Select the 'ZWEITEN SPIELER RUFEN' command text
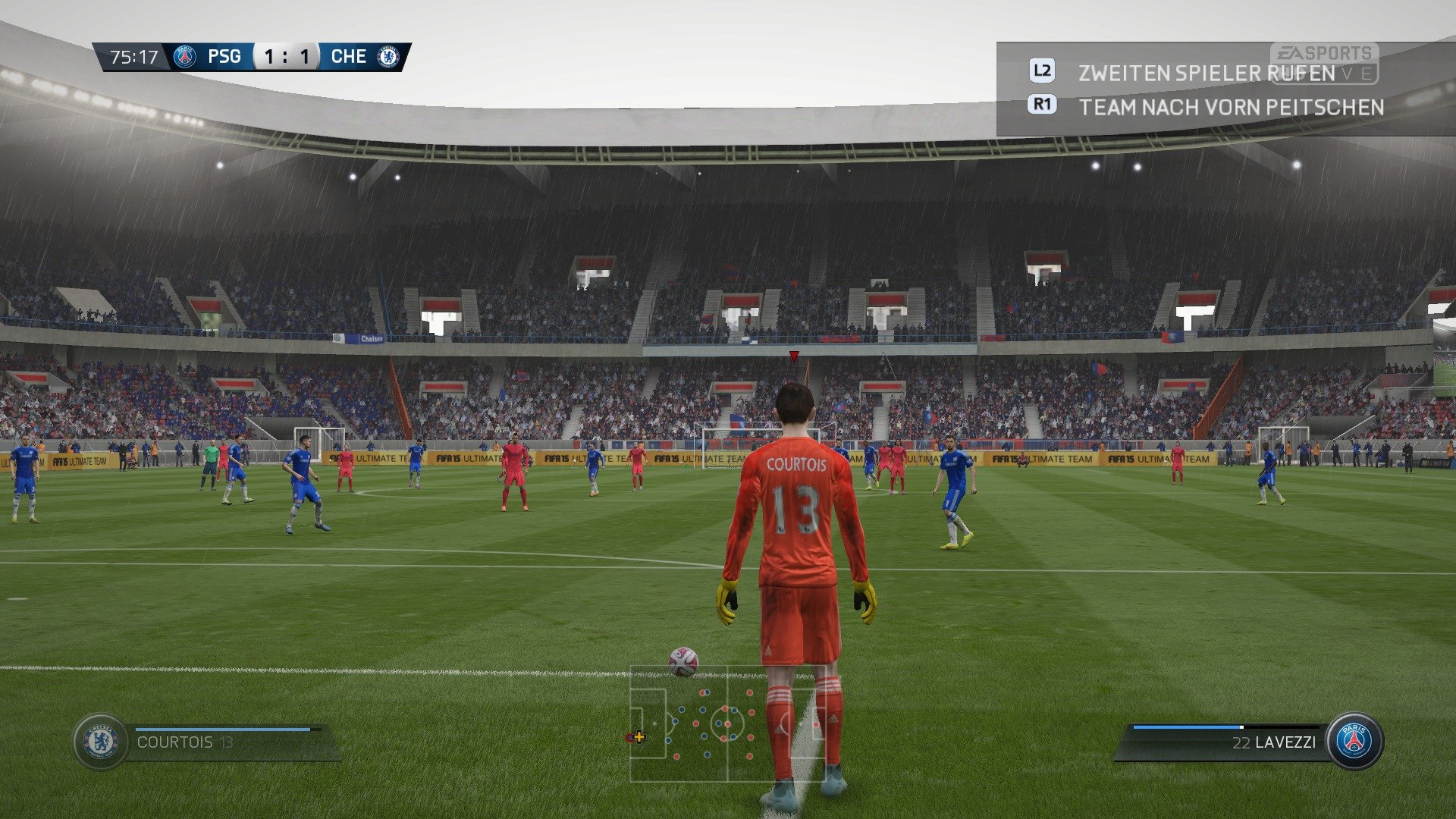 [1206, 73]
